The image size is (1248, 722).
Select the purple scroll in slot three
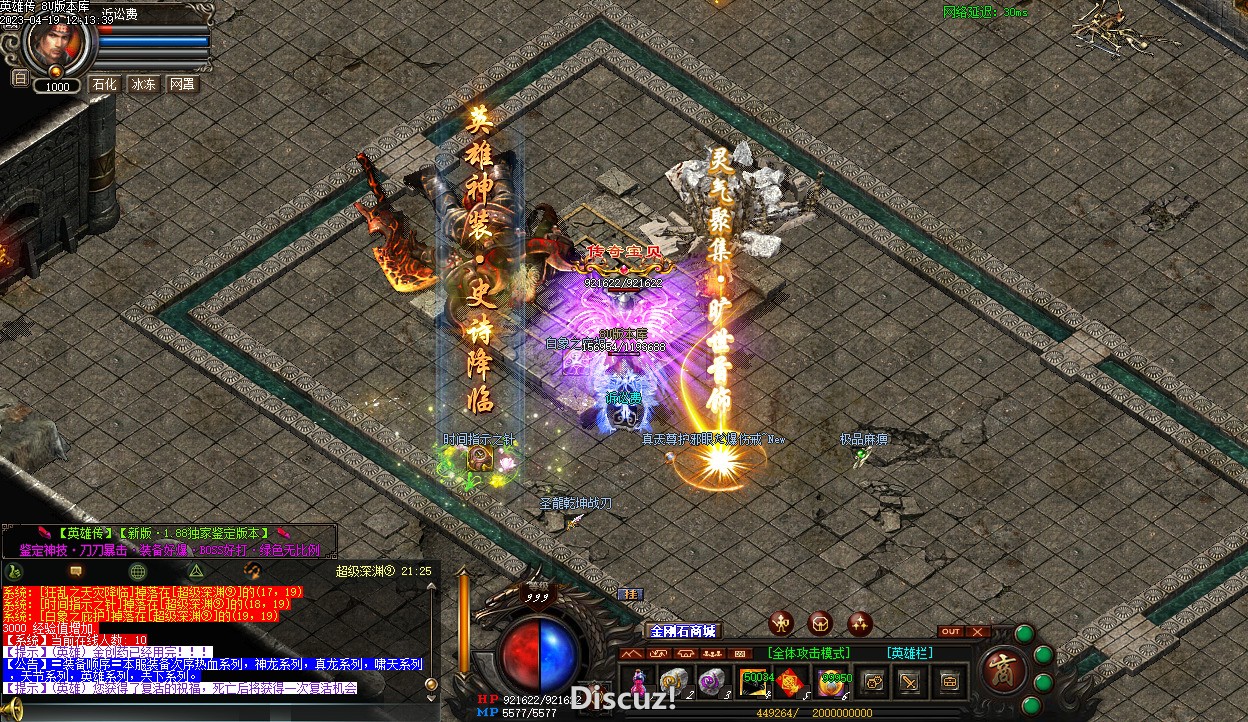point(713,682)
